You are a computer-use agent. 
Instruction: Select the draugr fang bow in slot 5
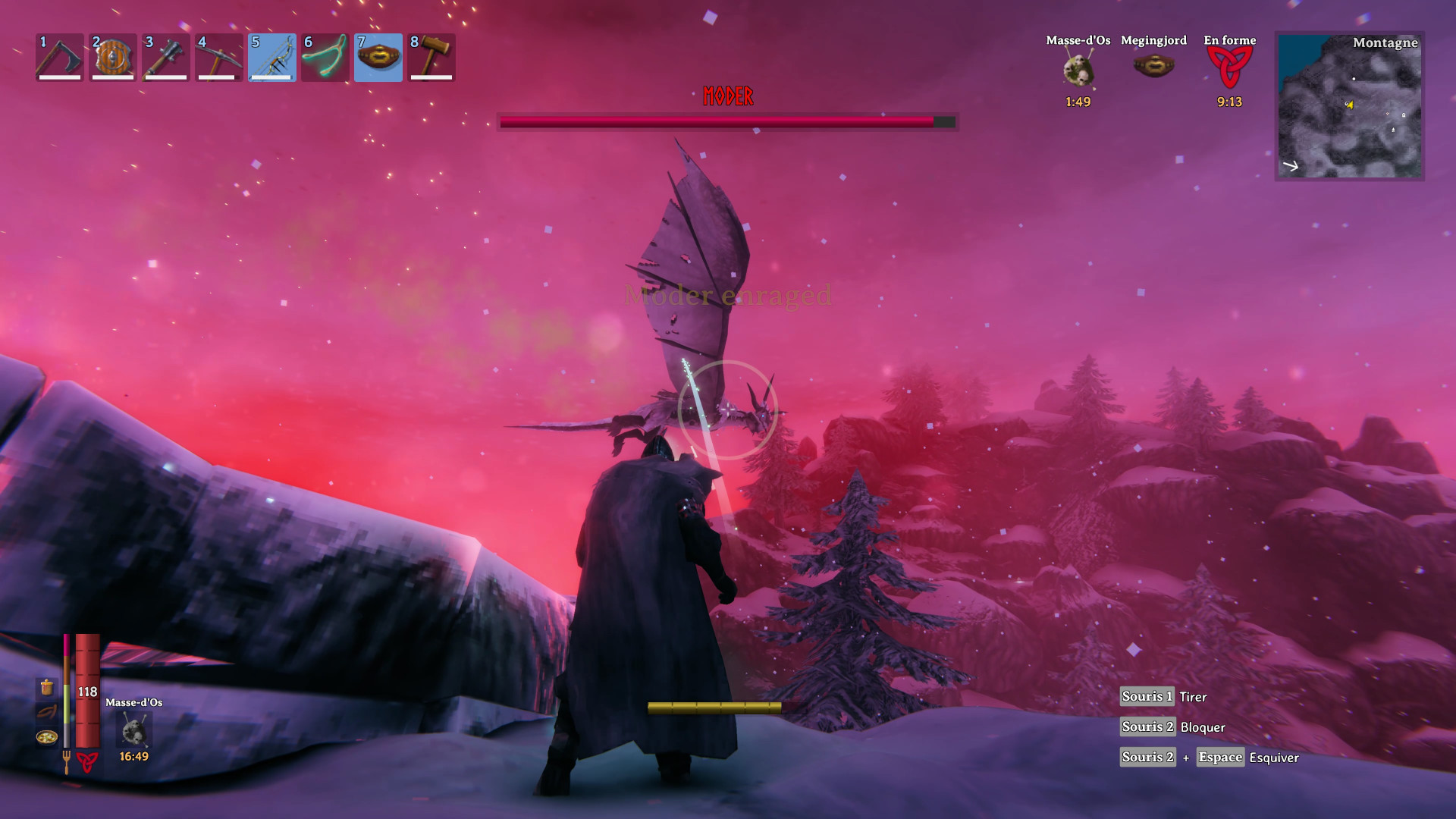(271, 57)
